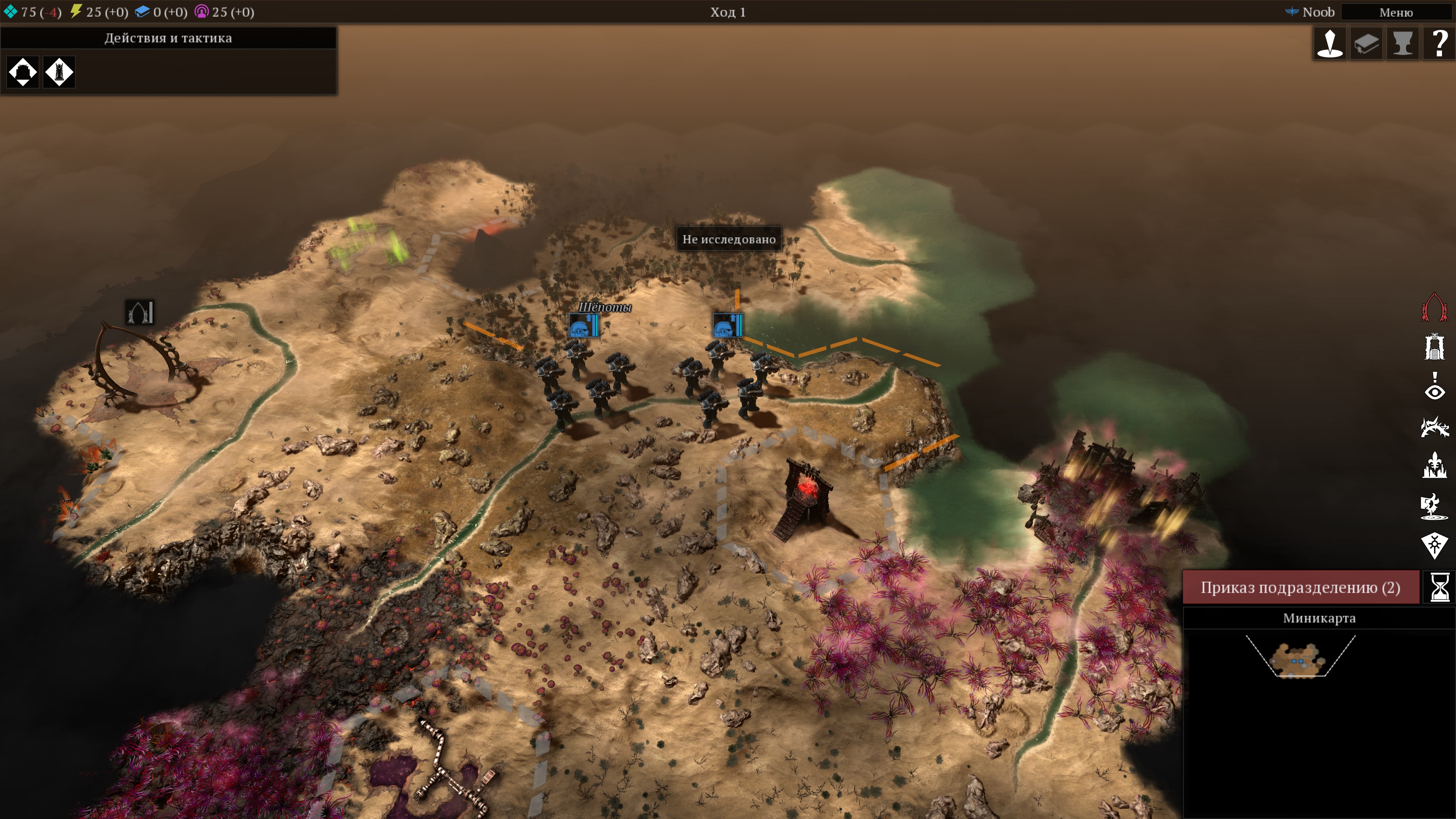Open the Меню button
1456x819 pixels.
click(x=1395, y=12)
